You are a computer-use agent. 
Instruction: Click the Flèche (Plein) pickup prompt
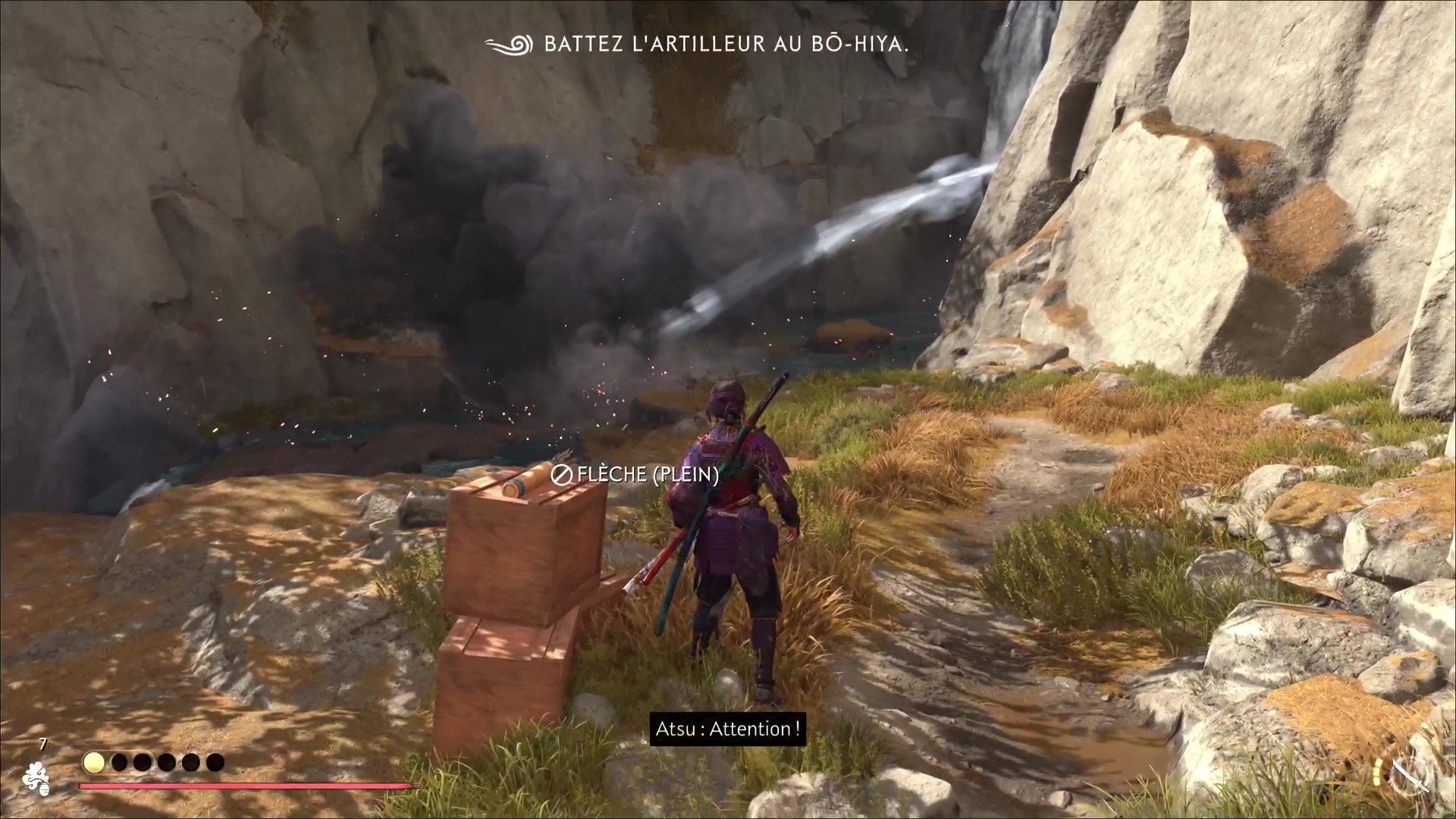[635, 475]
